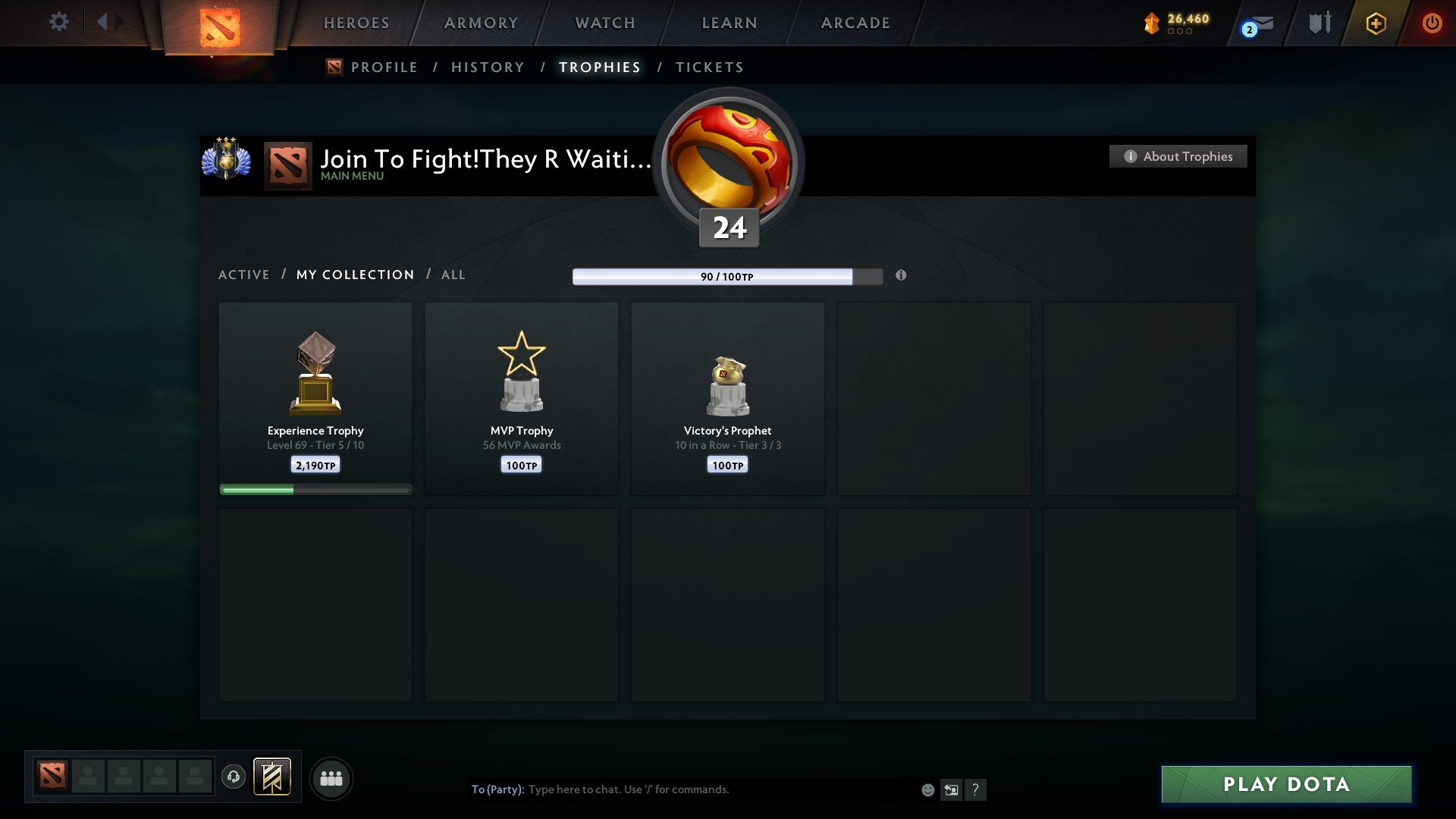Open the HISTORY tab
1456x819 pixels.
[487, 67]
